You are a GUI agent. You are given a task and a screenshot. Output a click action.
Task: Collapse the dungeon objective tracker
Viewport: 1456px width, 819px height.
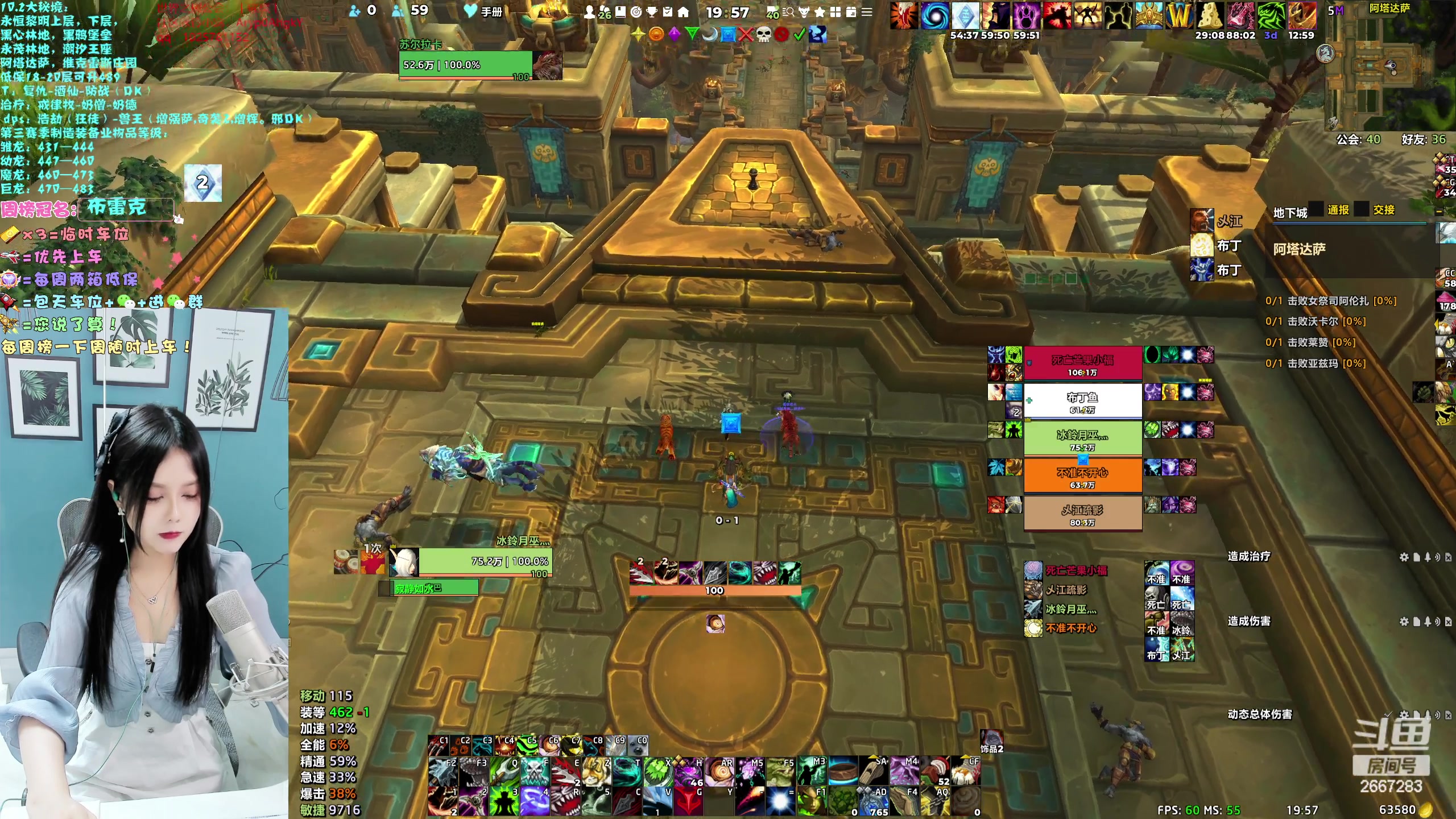(x=1439, y=212)
